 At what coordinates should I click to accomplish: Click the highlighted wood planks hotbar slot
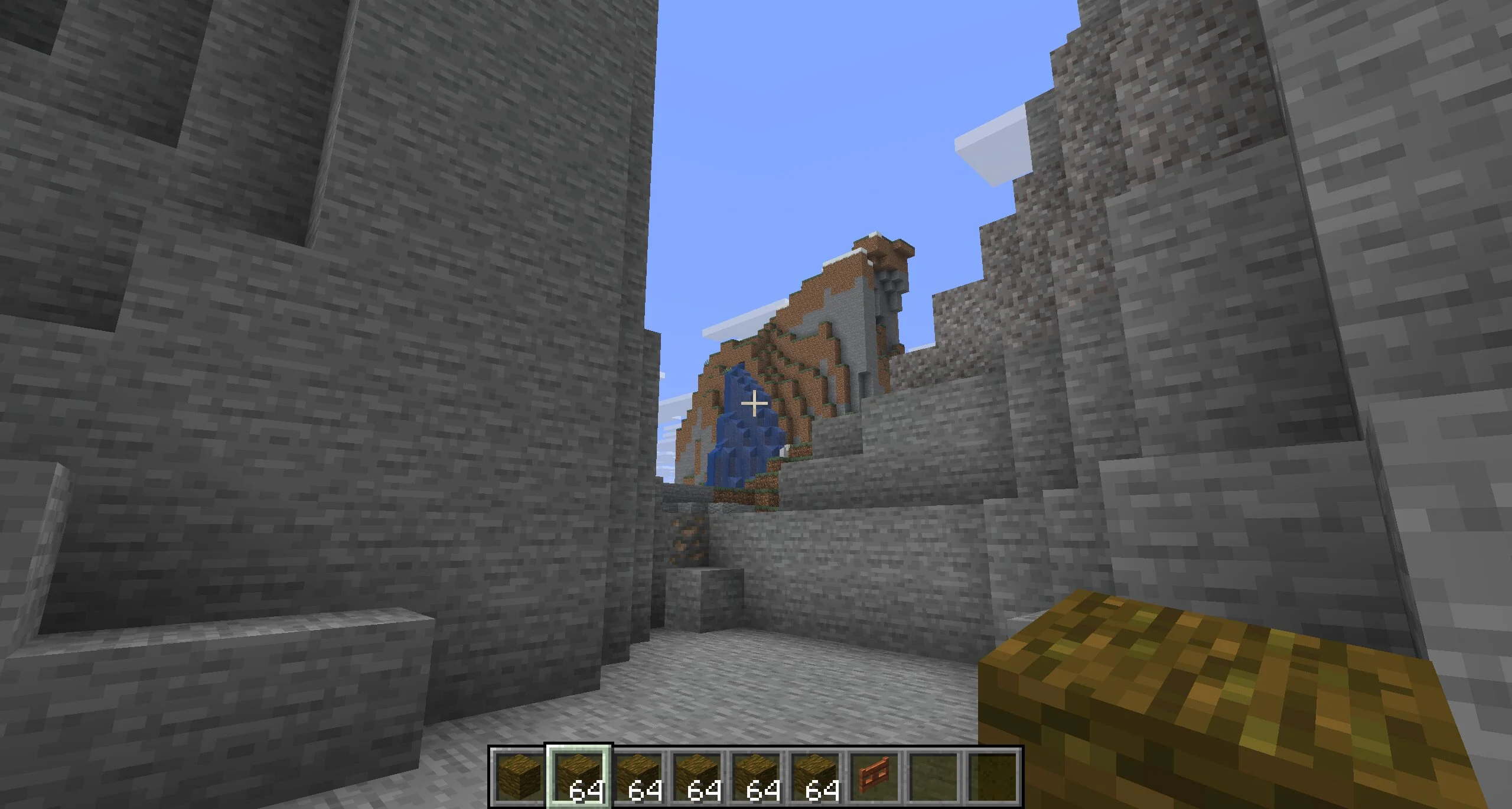[579, 776]
